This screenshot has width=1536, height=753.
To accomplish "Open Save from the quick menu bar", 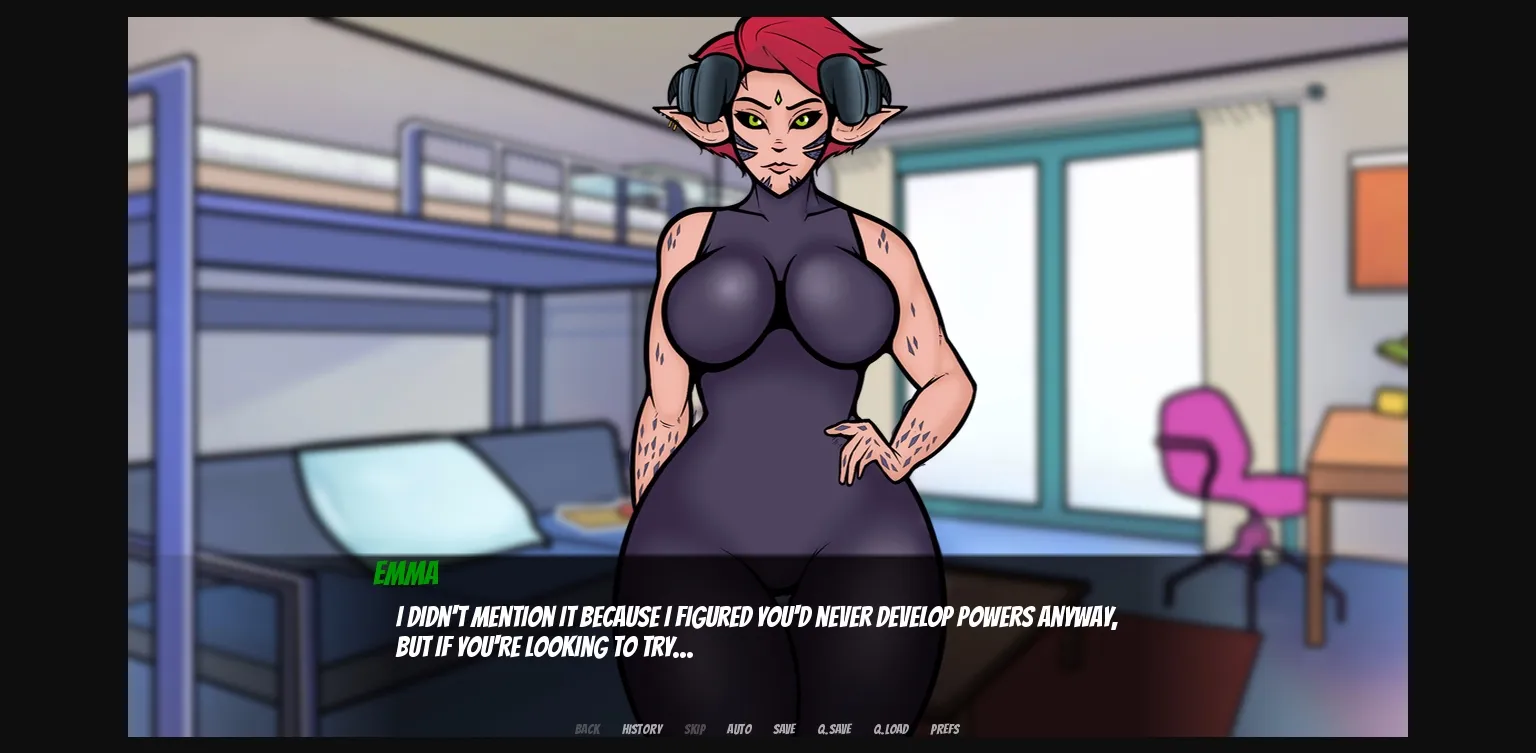I will click(x=784, y=729).
